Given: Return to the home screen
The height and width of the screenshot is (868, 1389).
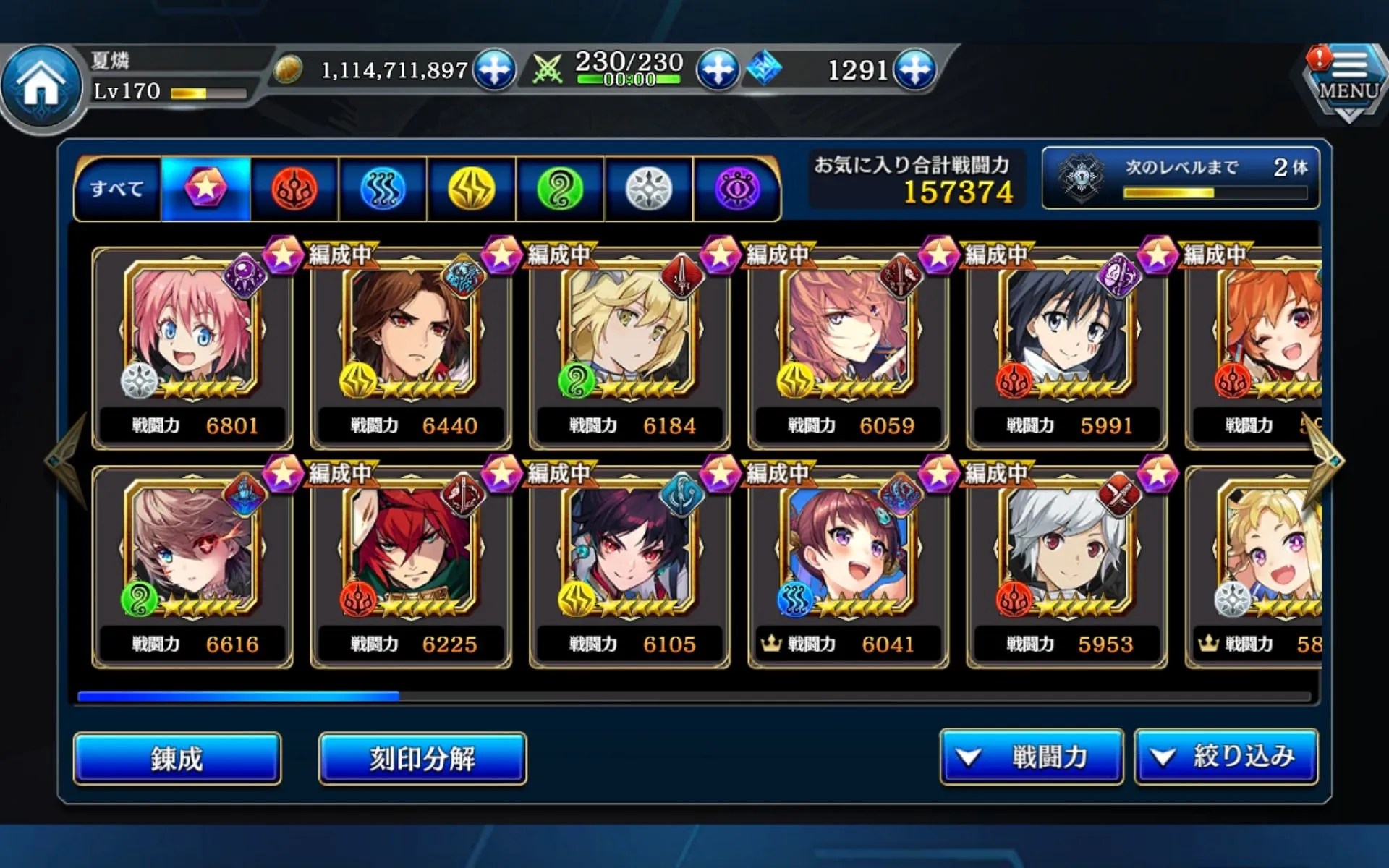Looking at the screenshot, I should 41,85.
